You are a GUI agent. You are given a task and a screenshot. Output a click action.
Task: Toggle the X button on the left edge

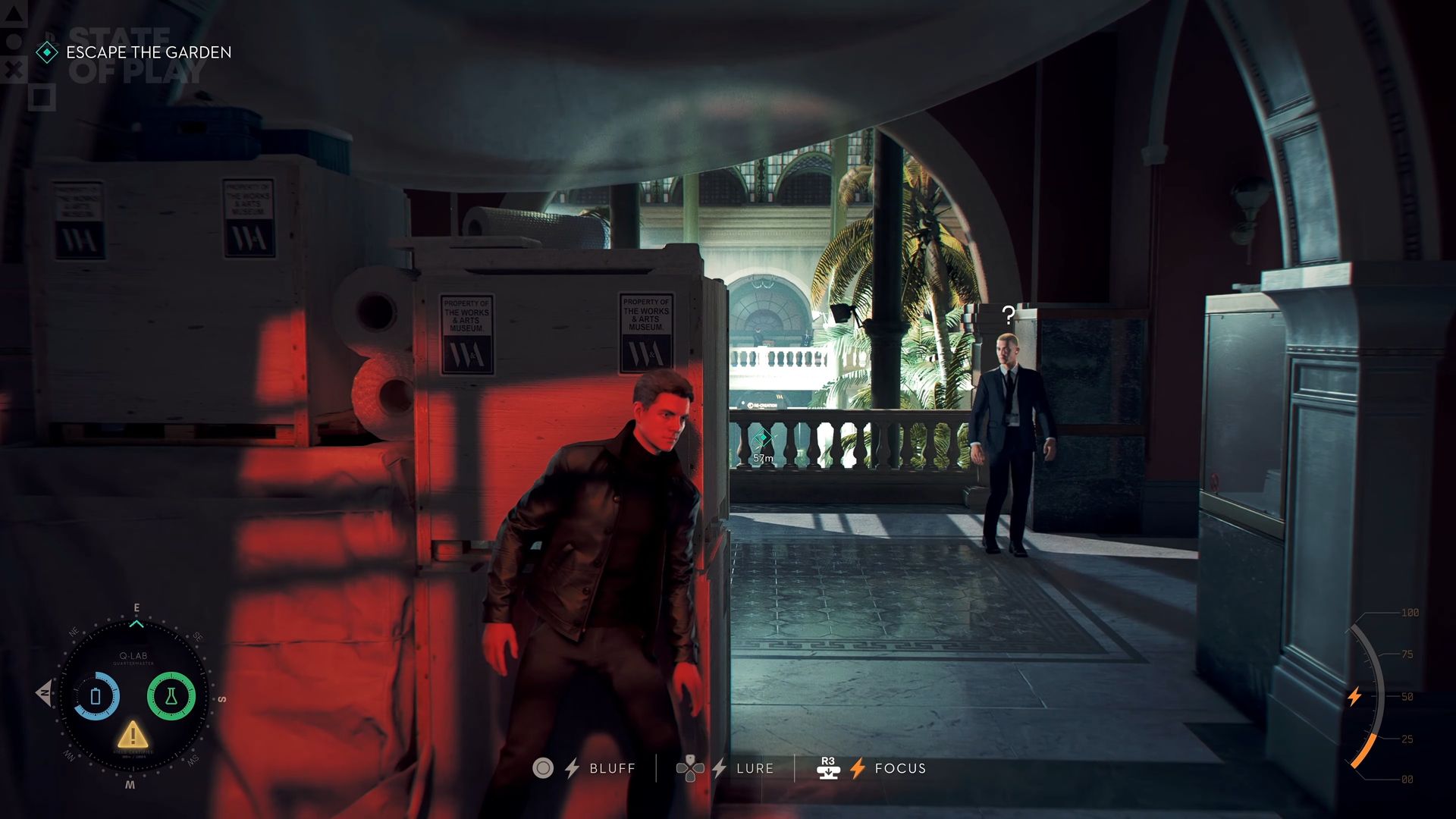pos(12,70)
